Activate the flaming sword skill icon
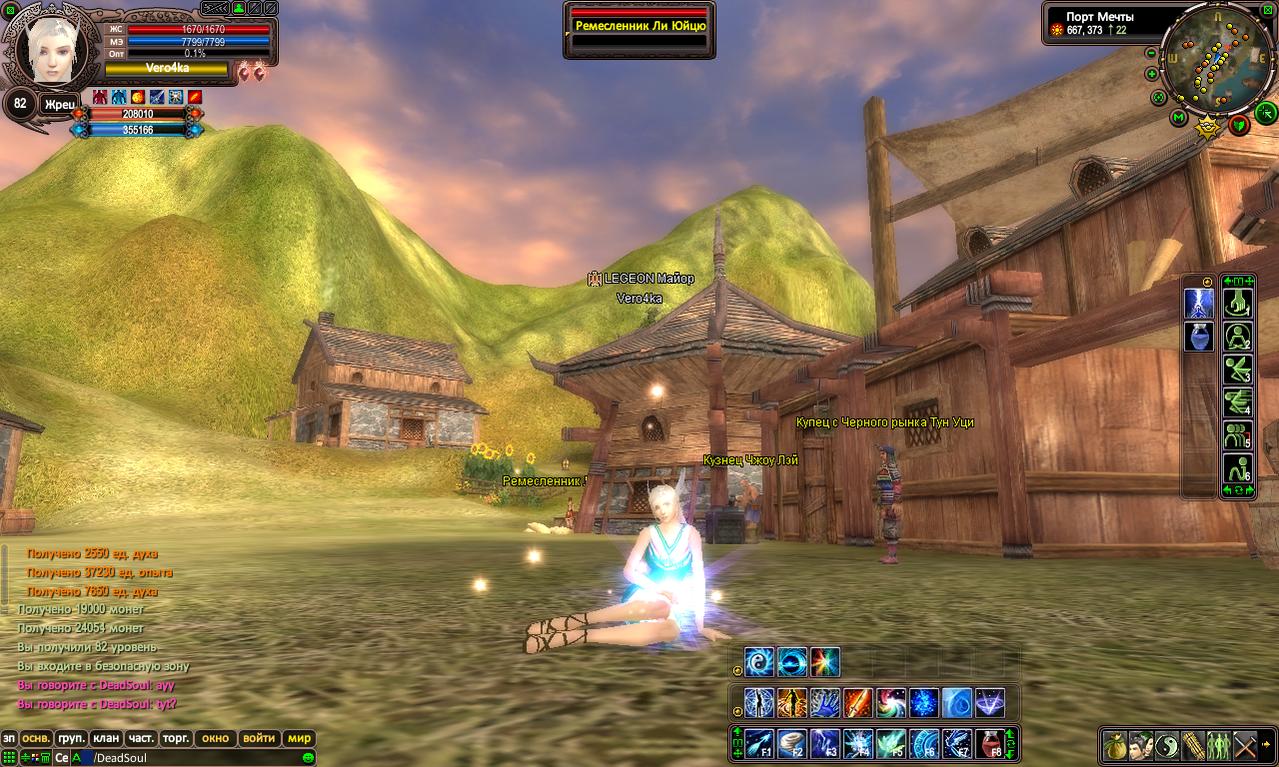Screen dimensions: 1279x767 pos(858,703)
